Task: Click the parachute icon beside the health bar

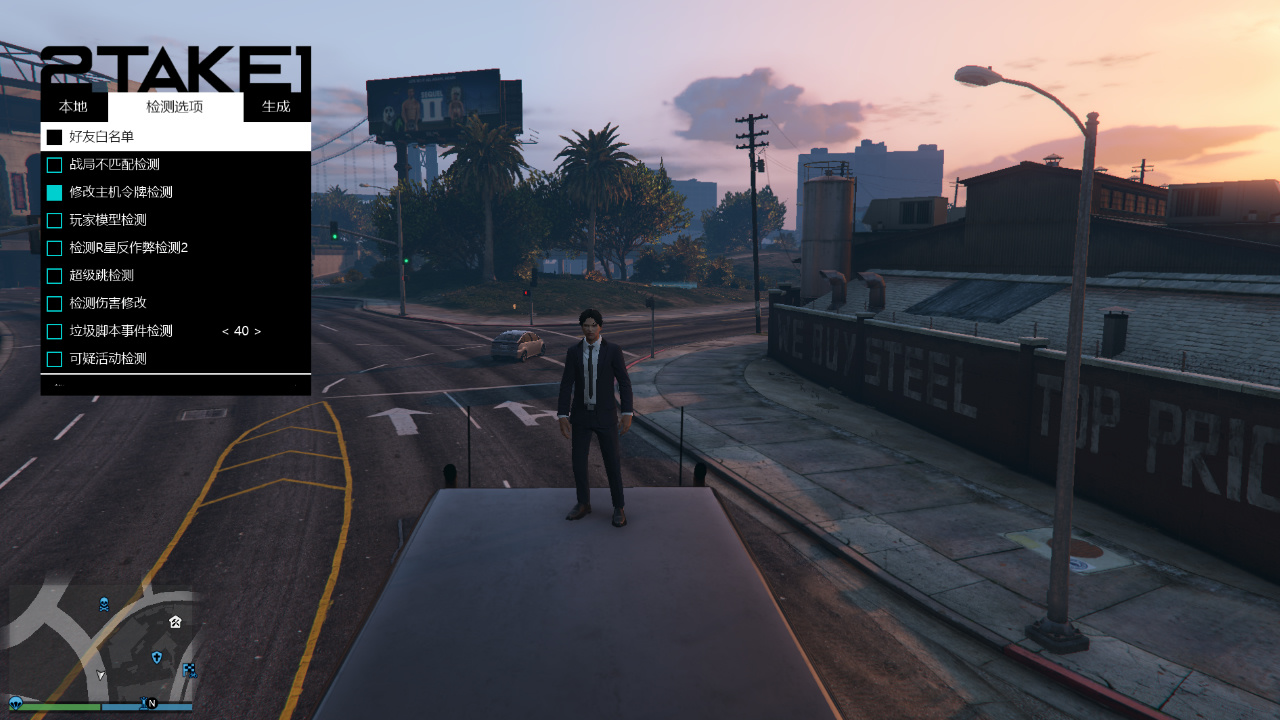Action: [x=16, y=704]
